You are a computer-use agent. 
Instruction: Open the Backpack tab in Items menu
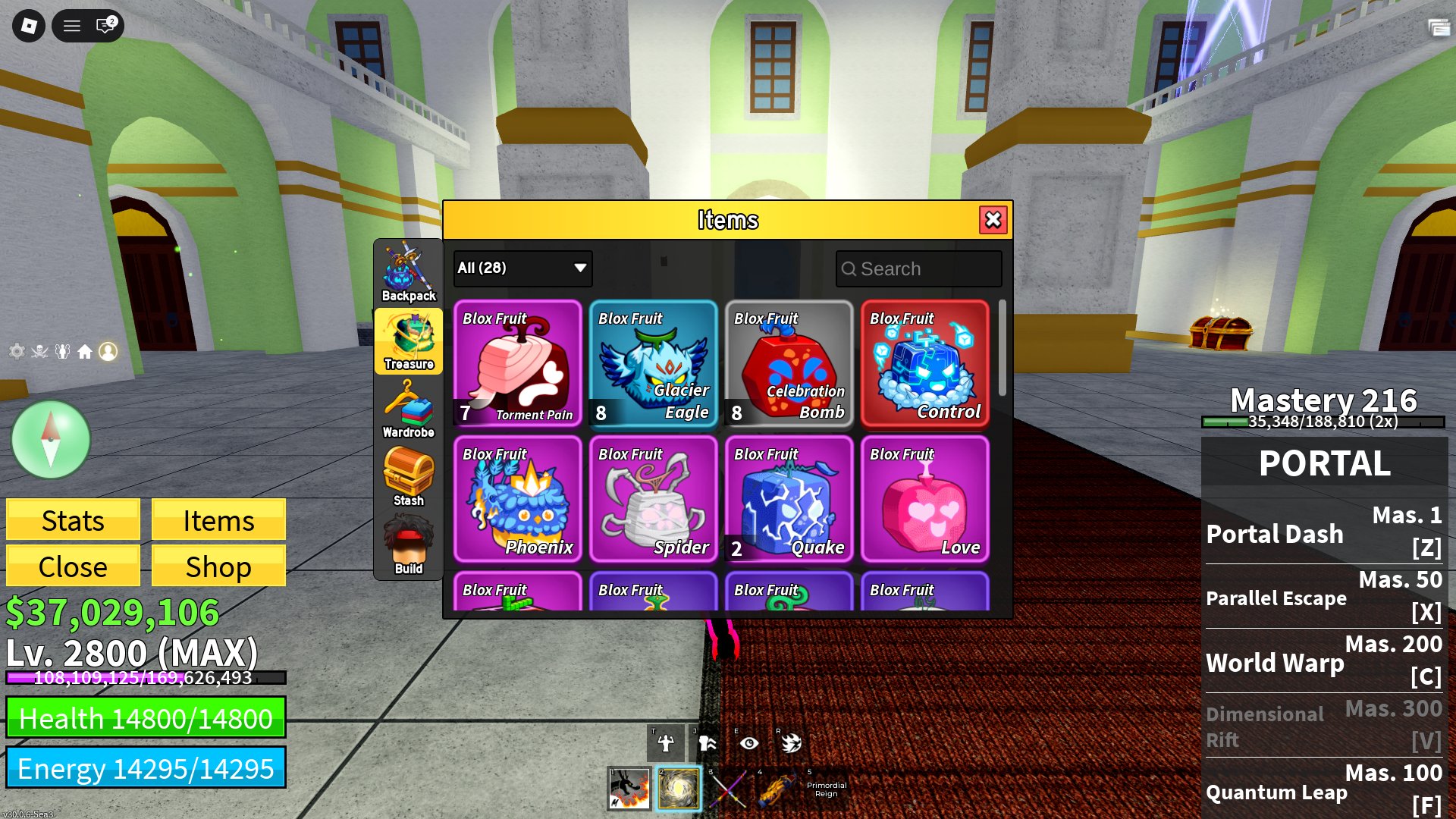pos(409,269)
